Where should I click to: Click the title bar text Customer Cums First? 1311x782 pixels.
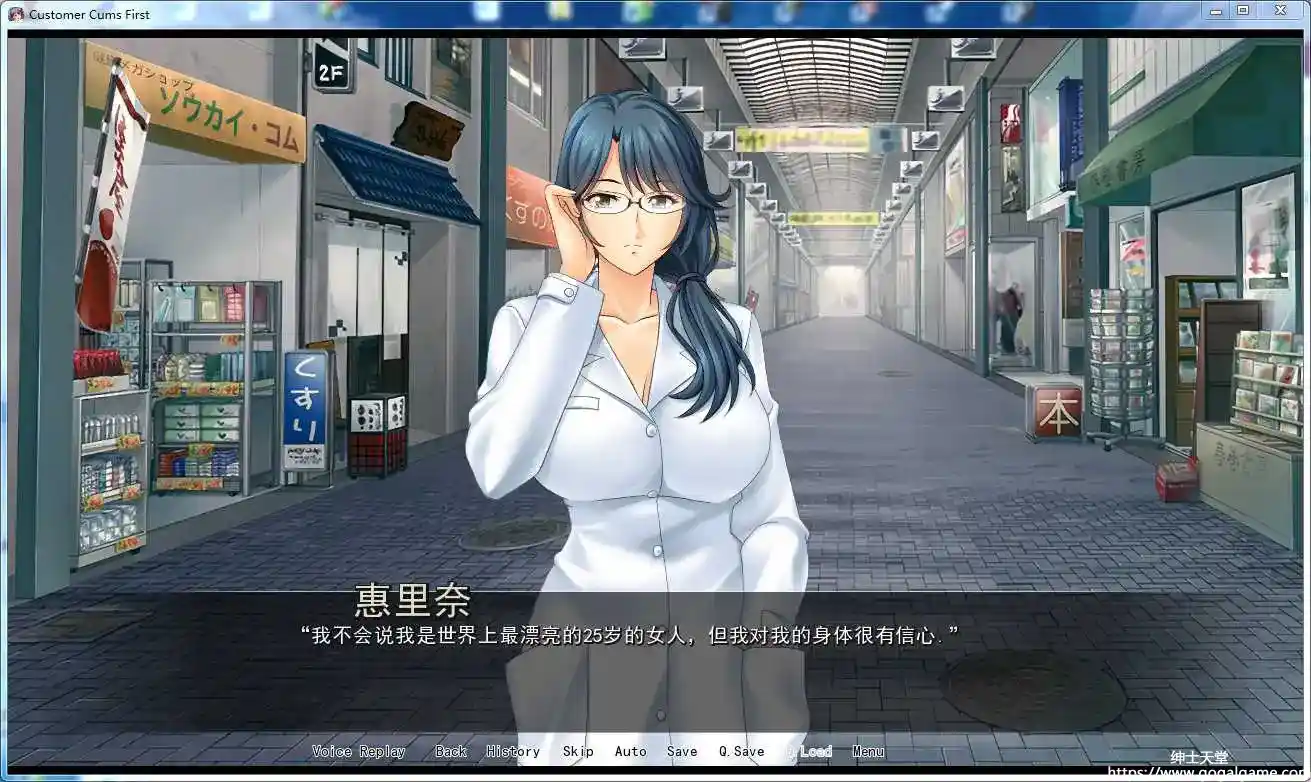click(90, 14)
